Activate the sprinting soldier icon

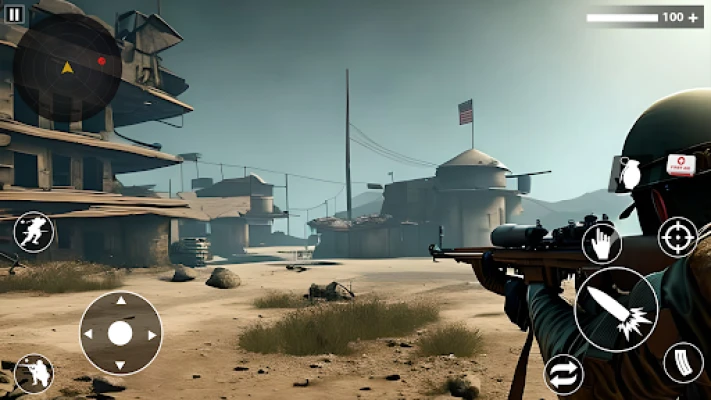34,233
